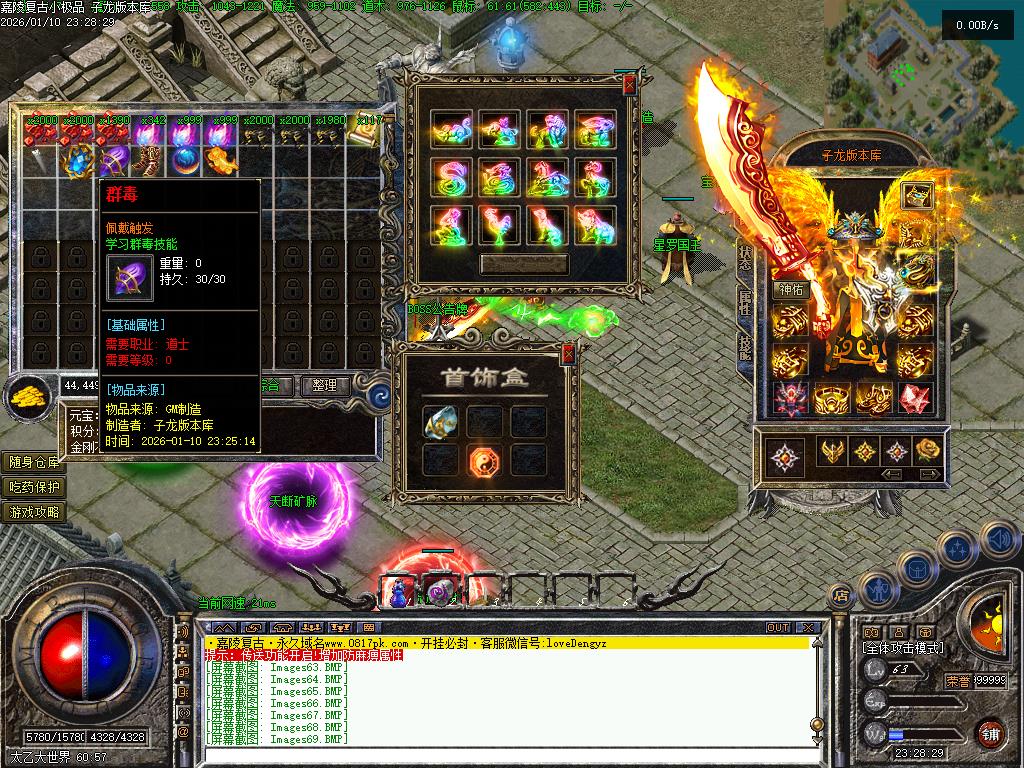
Task: Click the 店 shop button
Action: (840, 595)
